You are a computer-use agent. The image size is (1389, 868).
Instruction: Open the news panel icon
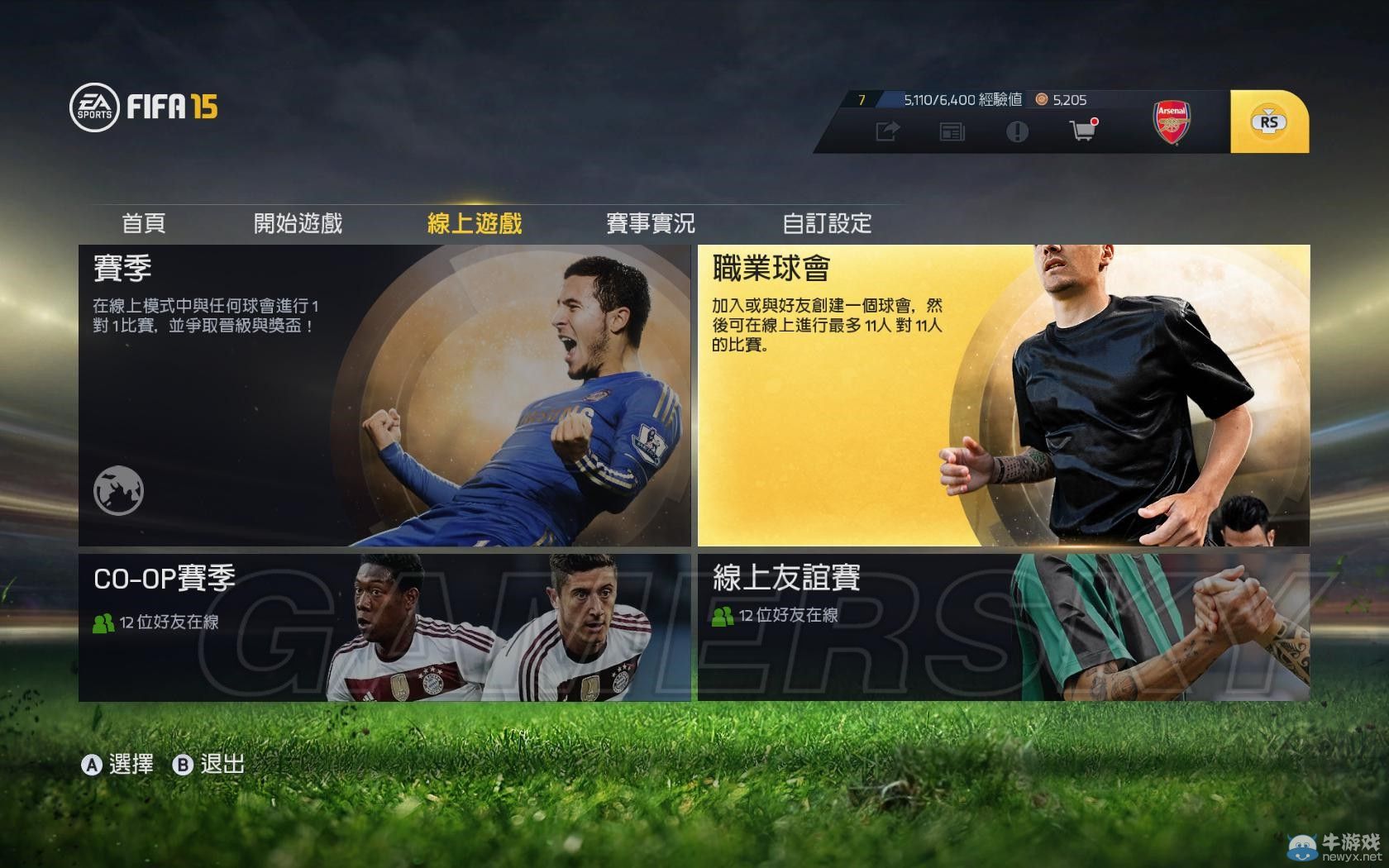952,131
